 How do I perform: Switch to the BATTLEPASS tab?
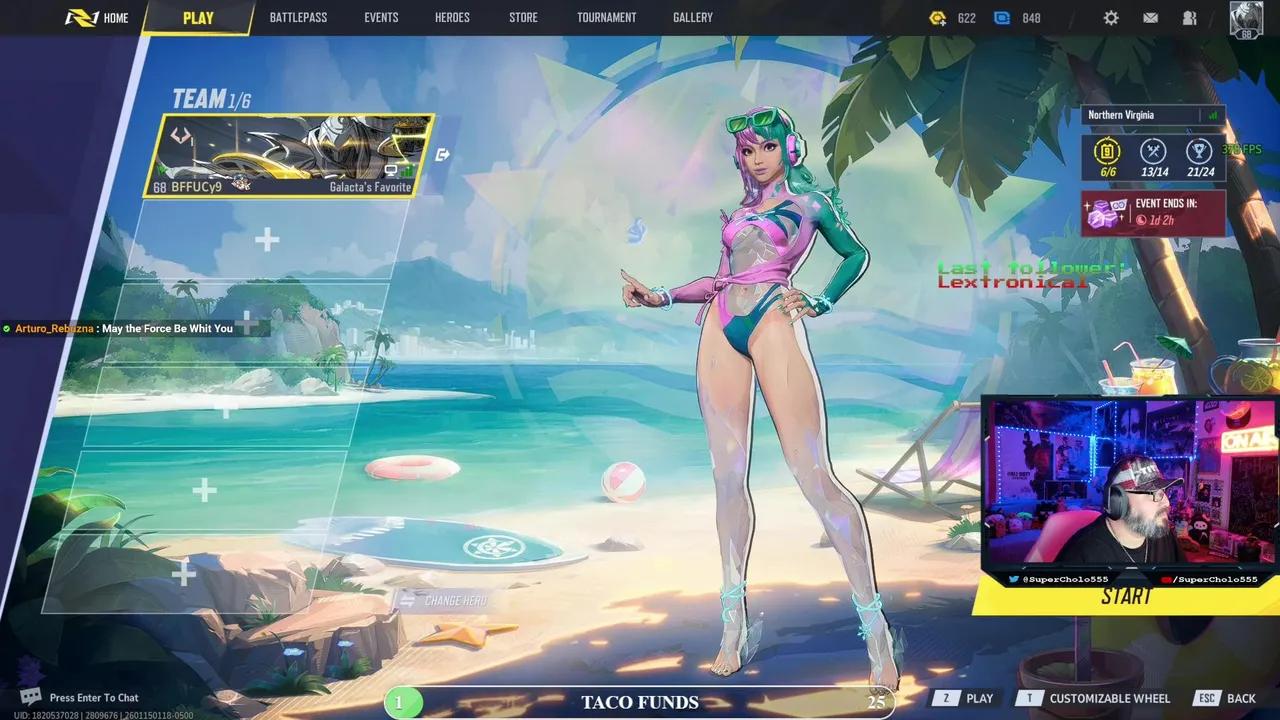(298, 17)
